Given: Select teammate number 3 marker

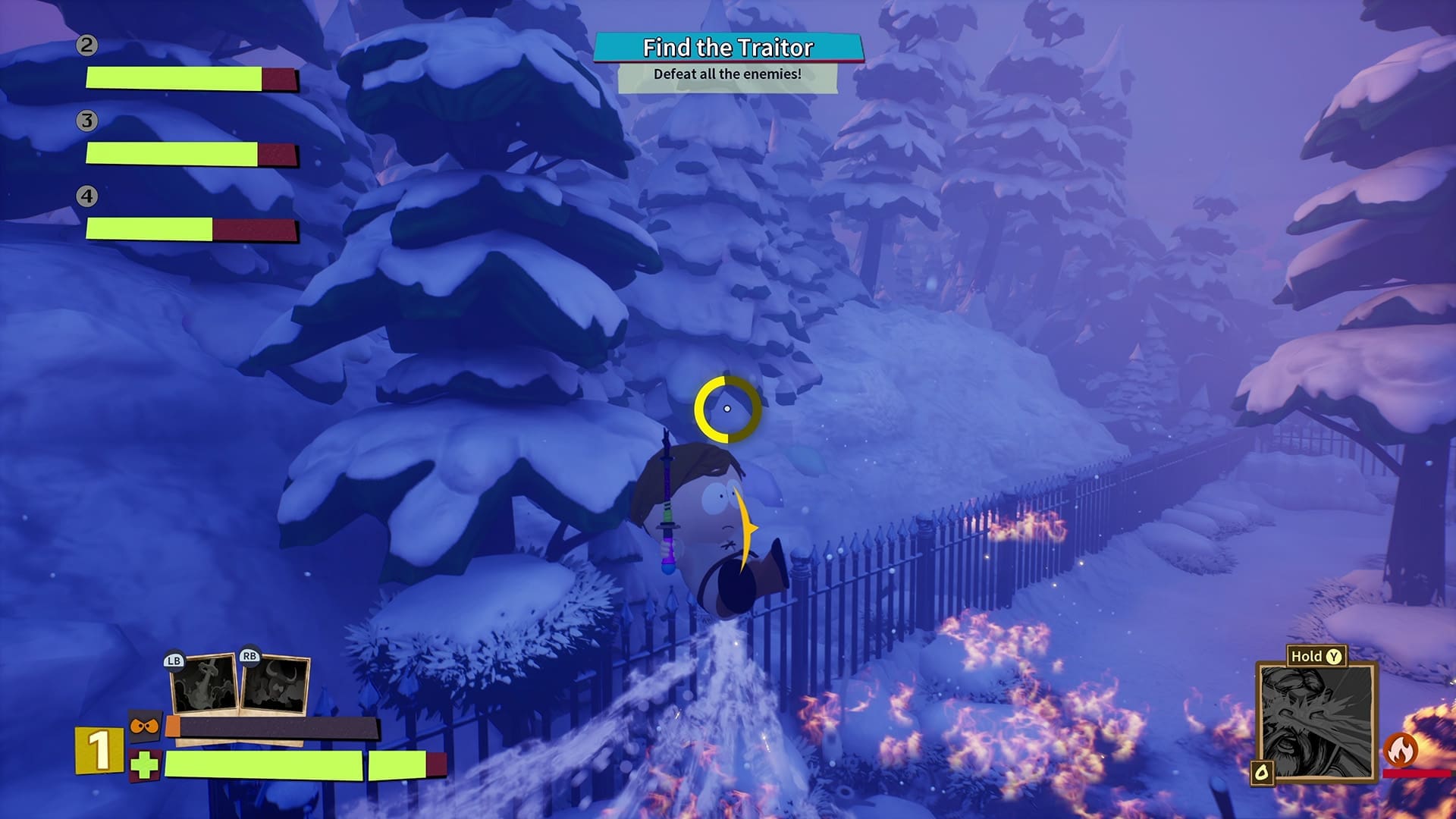Looking at the screenshot, I should tap(86, 121).
